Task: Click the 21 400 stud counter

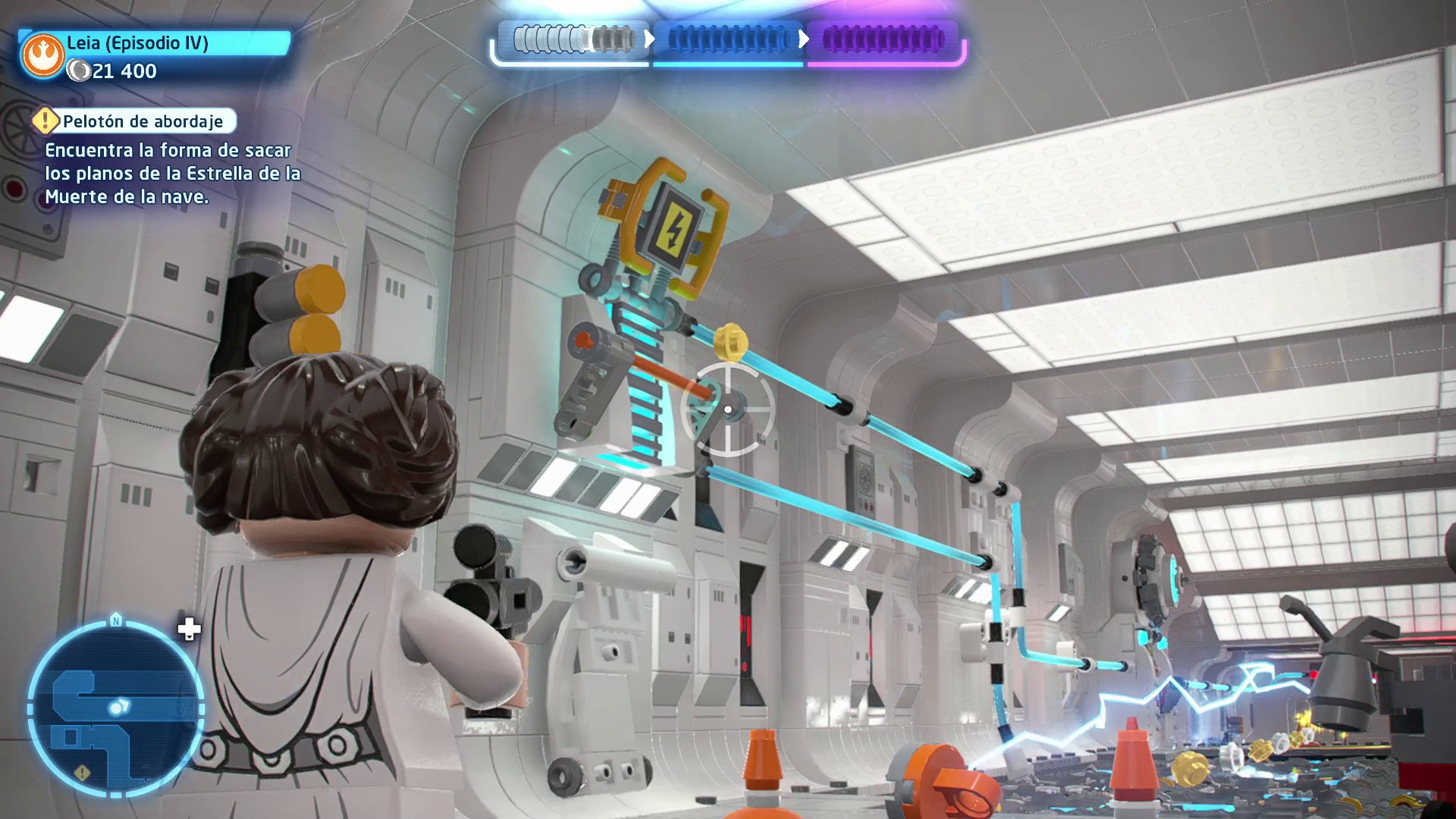Action: point(121,72)
